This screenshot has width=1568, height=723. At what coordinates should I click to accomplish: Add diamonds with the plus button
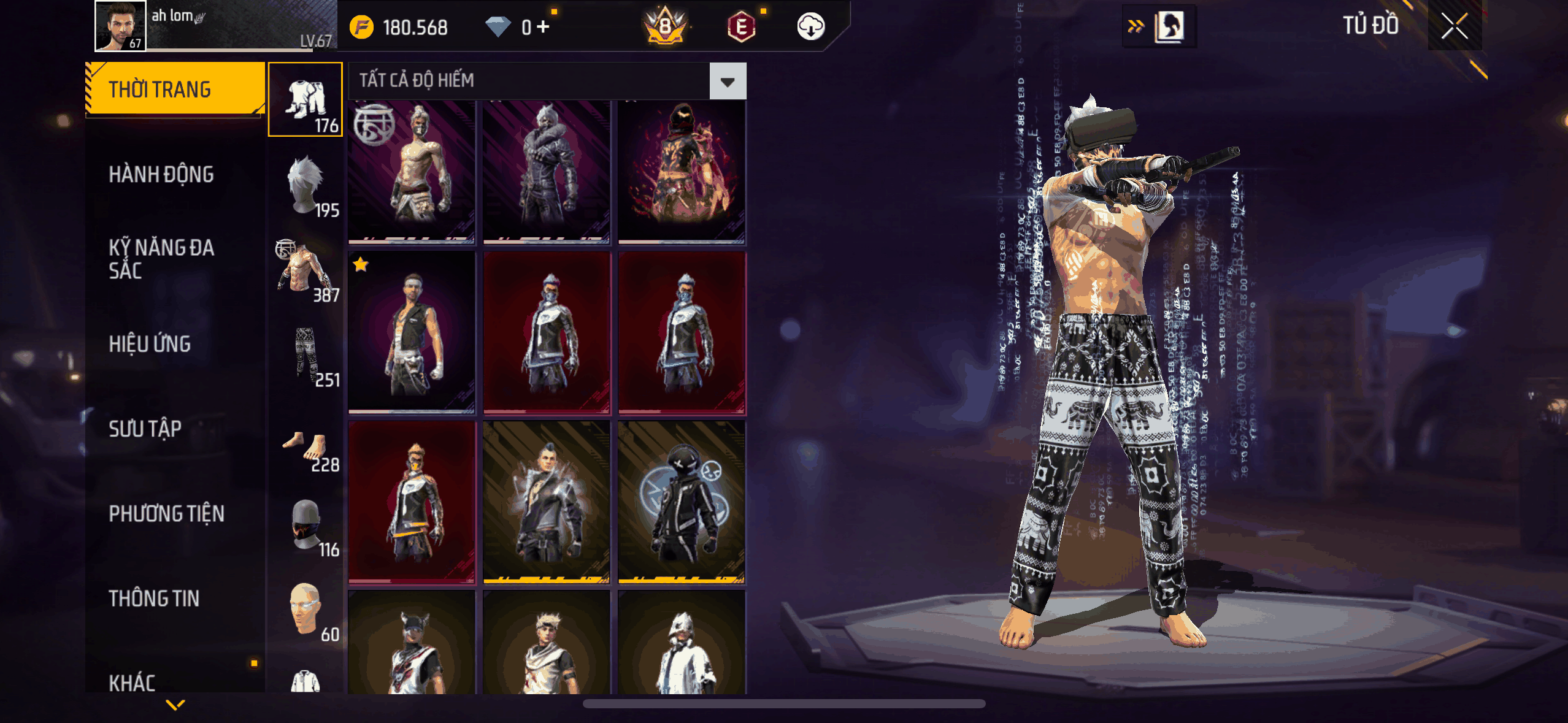542,27
